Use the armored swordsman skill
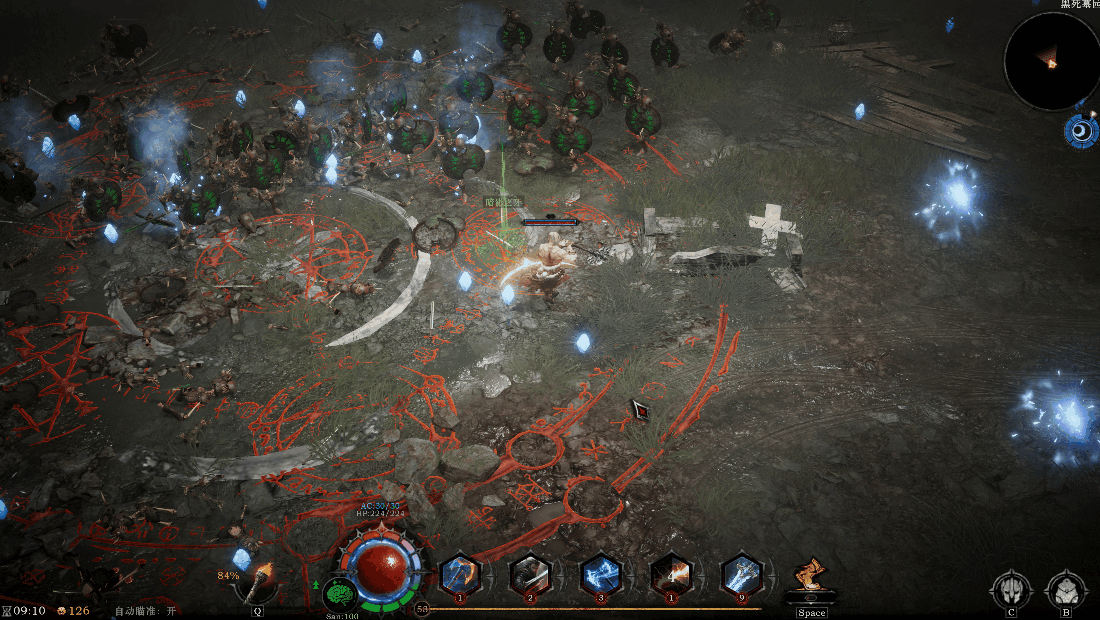This screenshot has width=1100, height=620. click(x=531, y=575)
